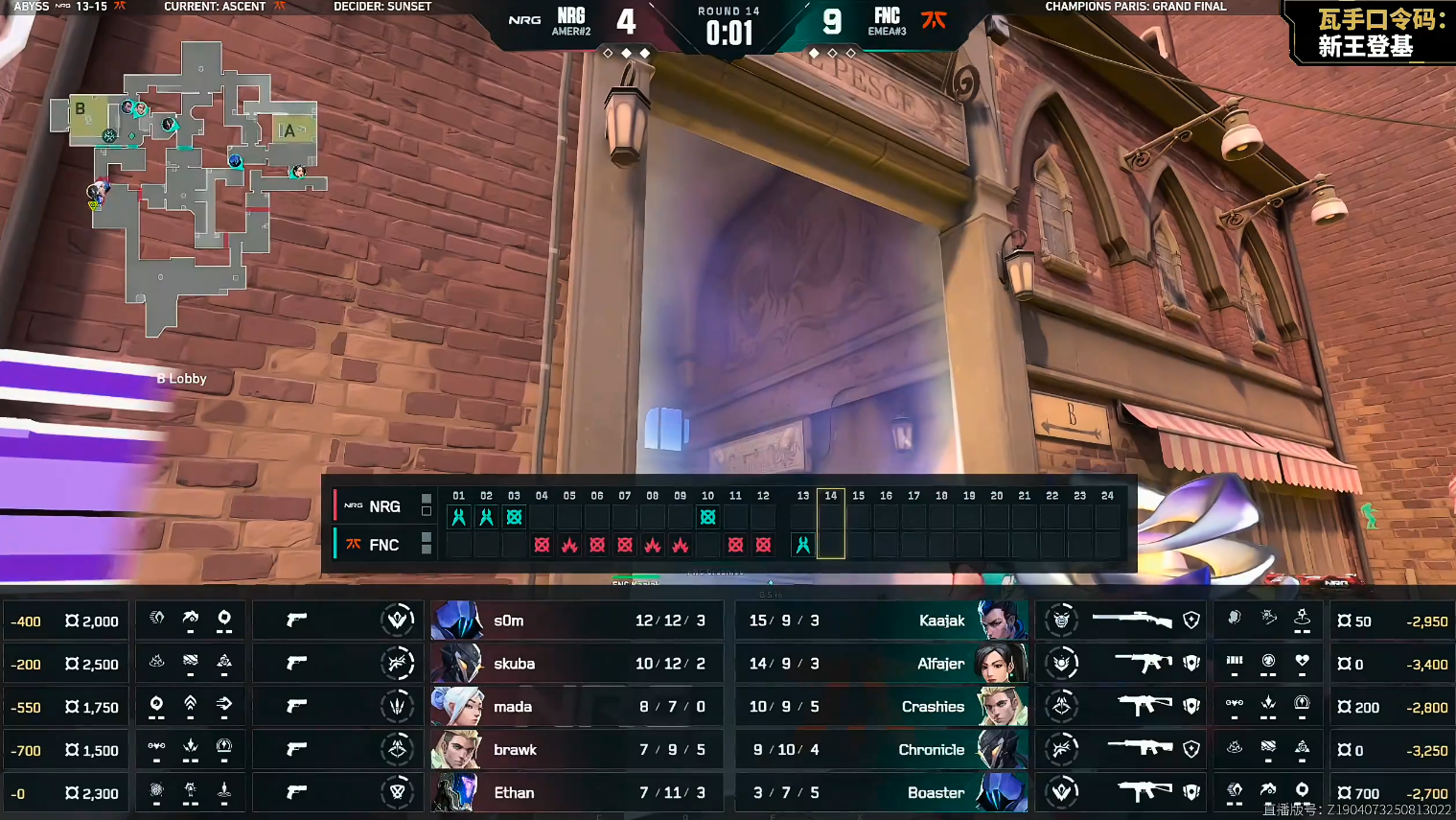Select the NRG row in round history

point(383,506)
